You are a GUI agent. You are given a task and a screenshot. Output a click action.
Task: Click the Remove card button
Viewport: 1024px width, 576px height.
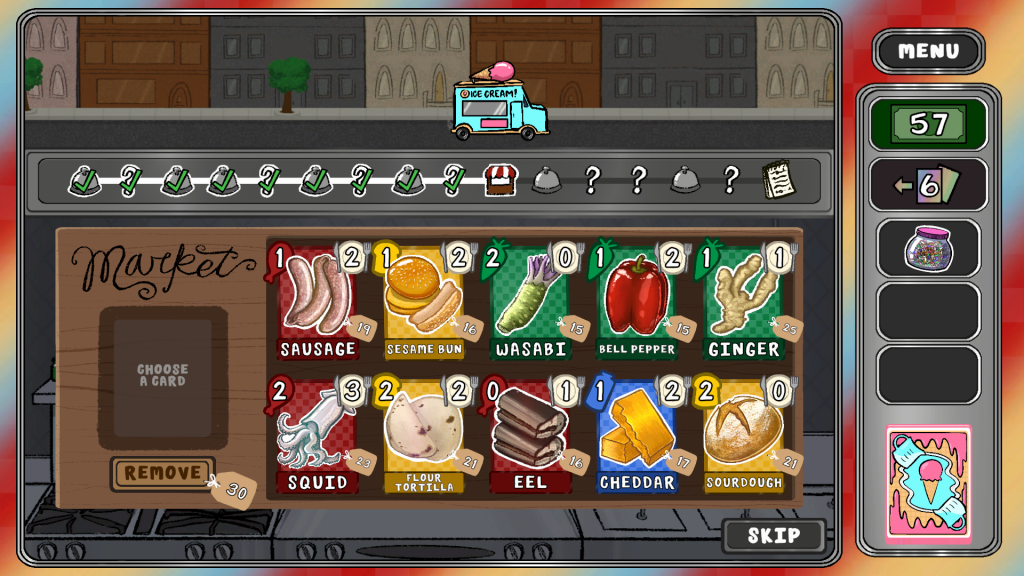162,473
